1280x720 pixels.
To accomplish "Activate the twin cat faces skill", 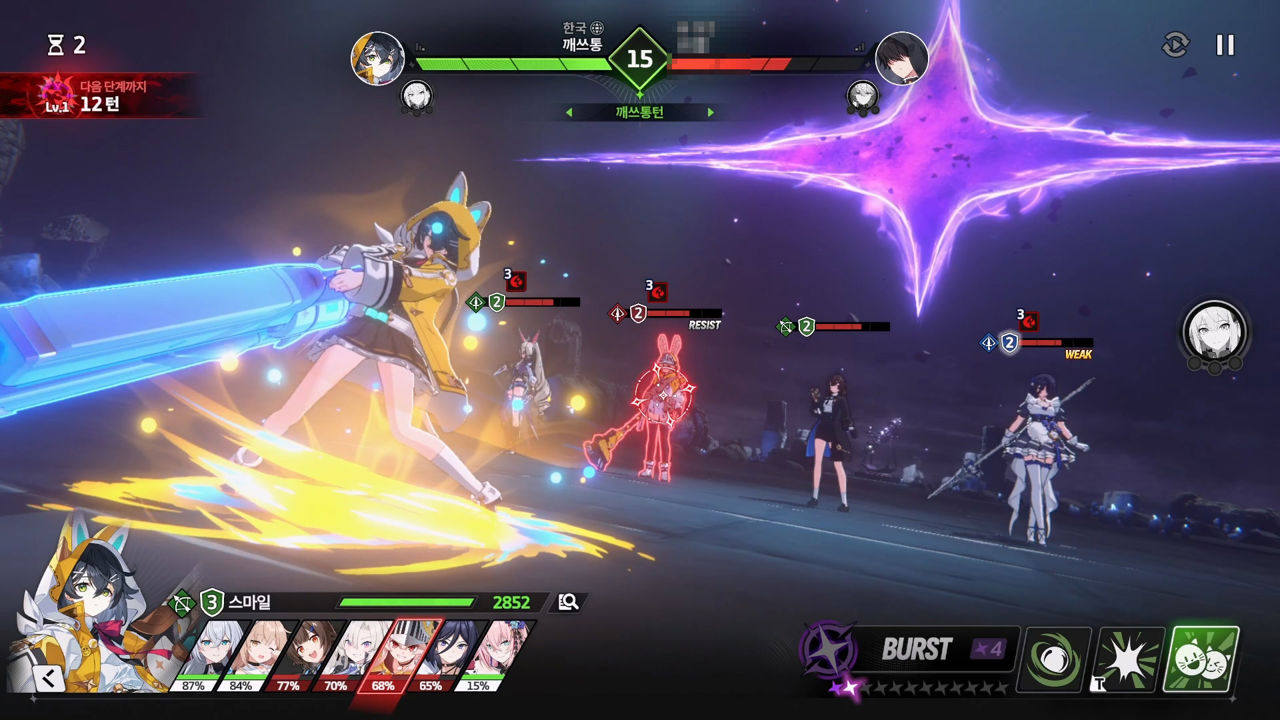I will pos(1202,659).
